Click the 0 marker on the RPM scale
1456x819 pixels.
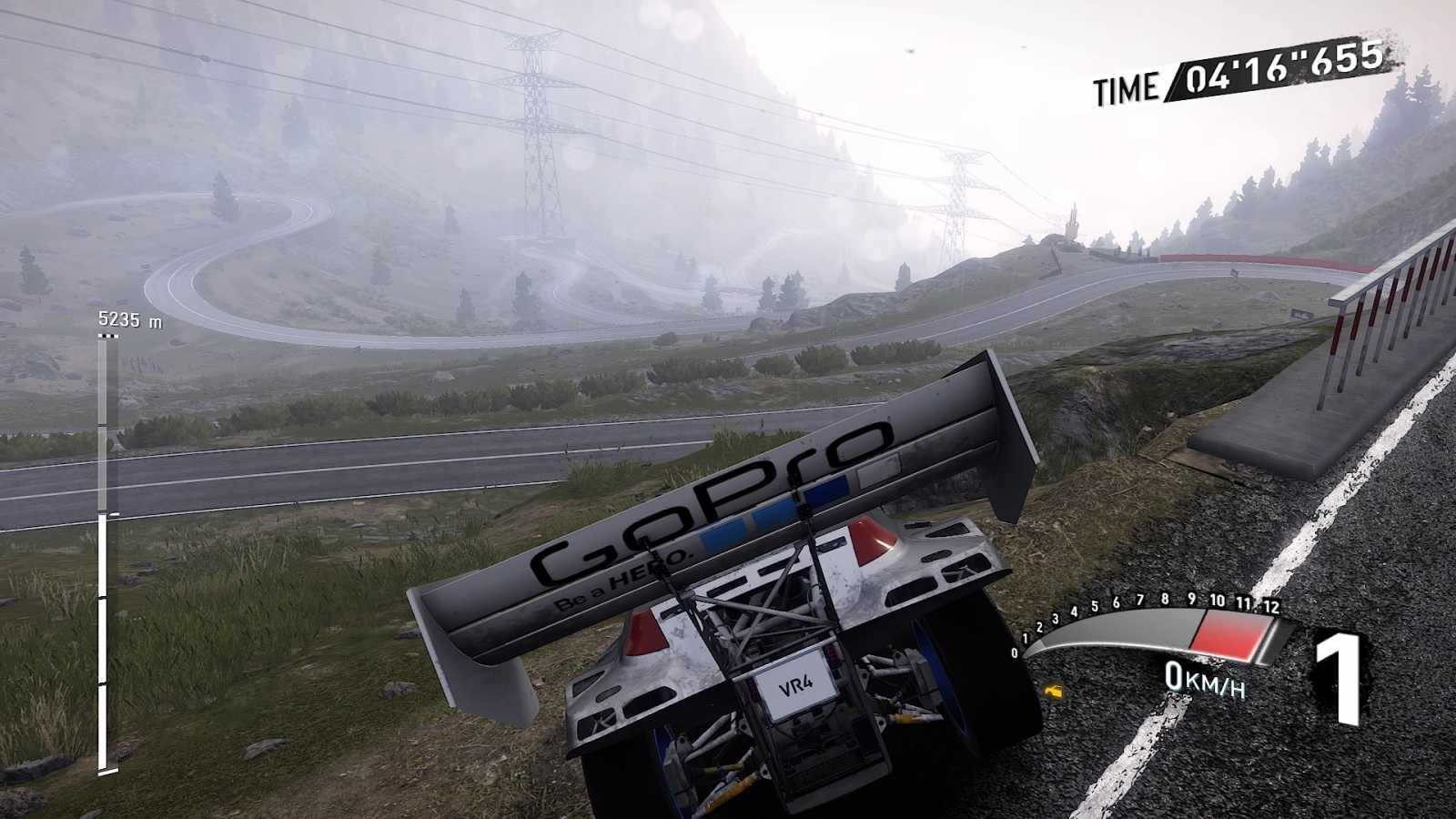(1015, 652)
